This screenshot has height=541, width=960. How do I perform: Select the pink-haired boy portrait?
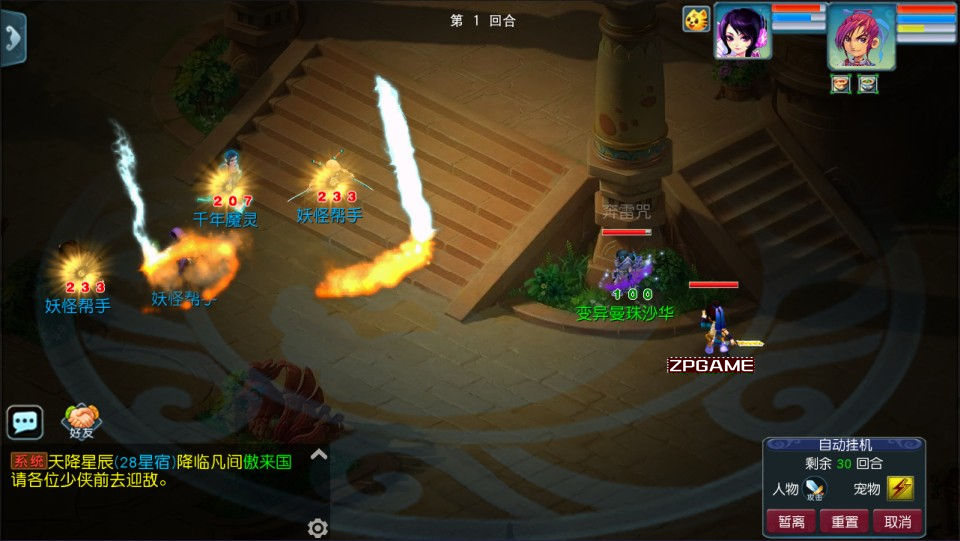(x=861, y=36)
